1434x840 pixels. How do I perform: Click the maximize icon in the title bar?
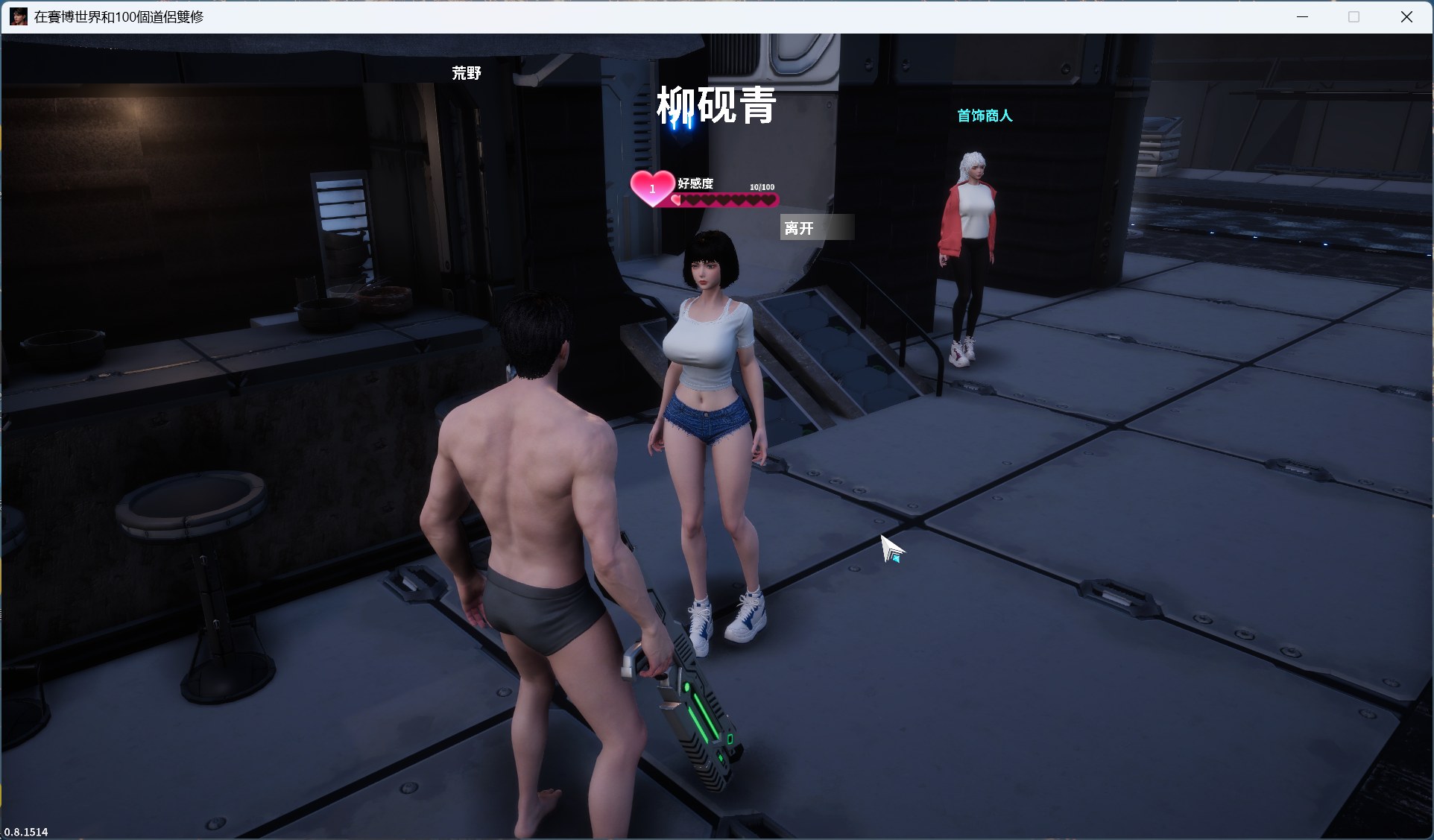coord(1353,16)
